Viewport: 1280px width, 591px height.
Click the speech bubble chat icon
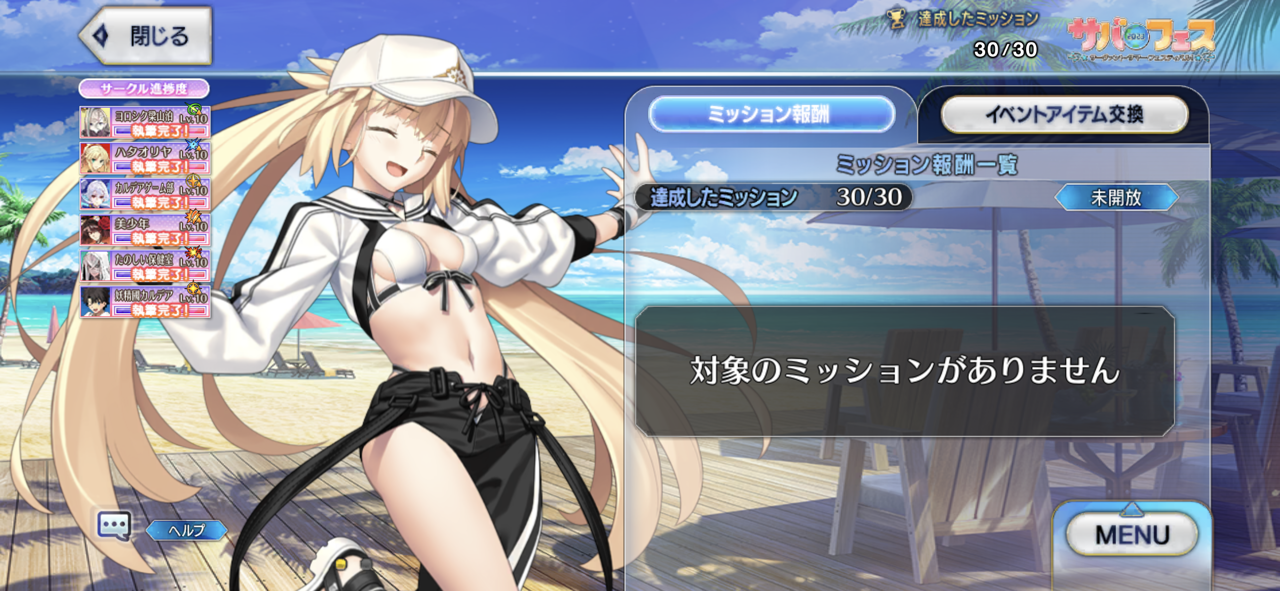[114, 526]
